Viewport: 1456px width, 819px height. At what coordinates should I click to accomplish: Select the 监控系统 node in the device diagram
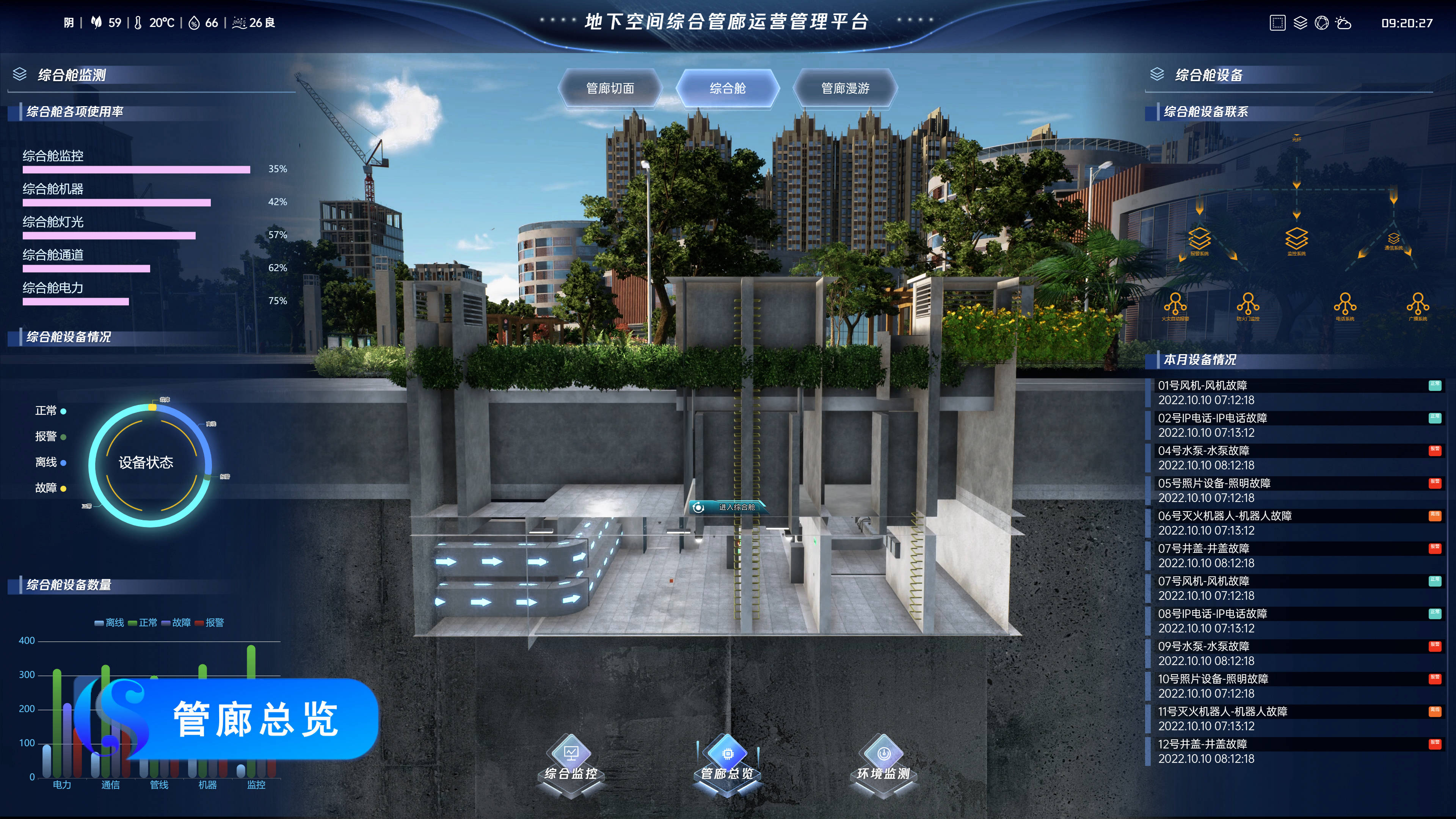pos(1296,241)
